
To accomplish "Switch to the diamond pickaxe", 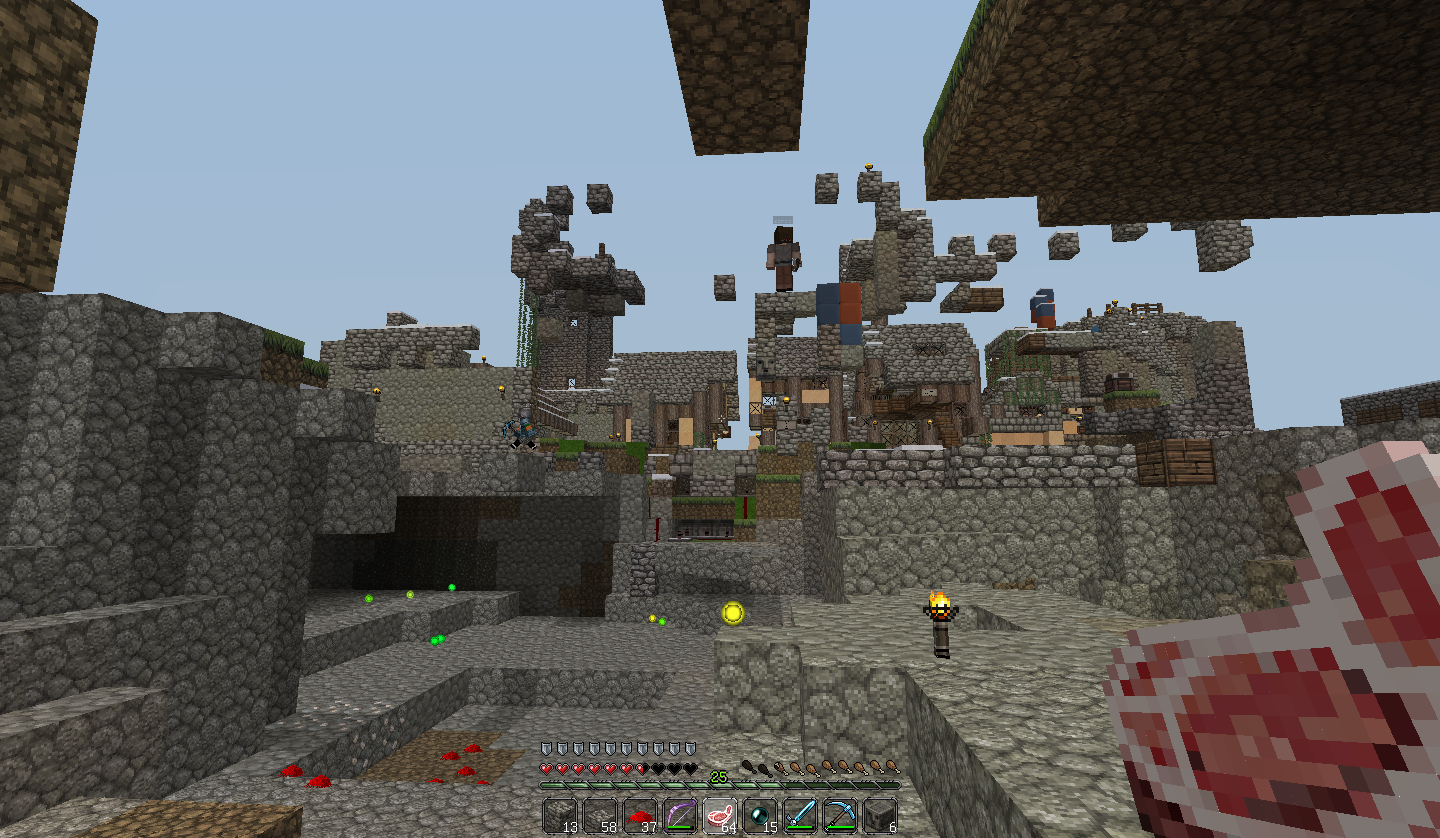I will pyautogui.click(x=841, y=816).
